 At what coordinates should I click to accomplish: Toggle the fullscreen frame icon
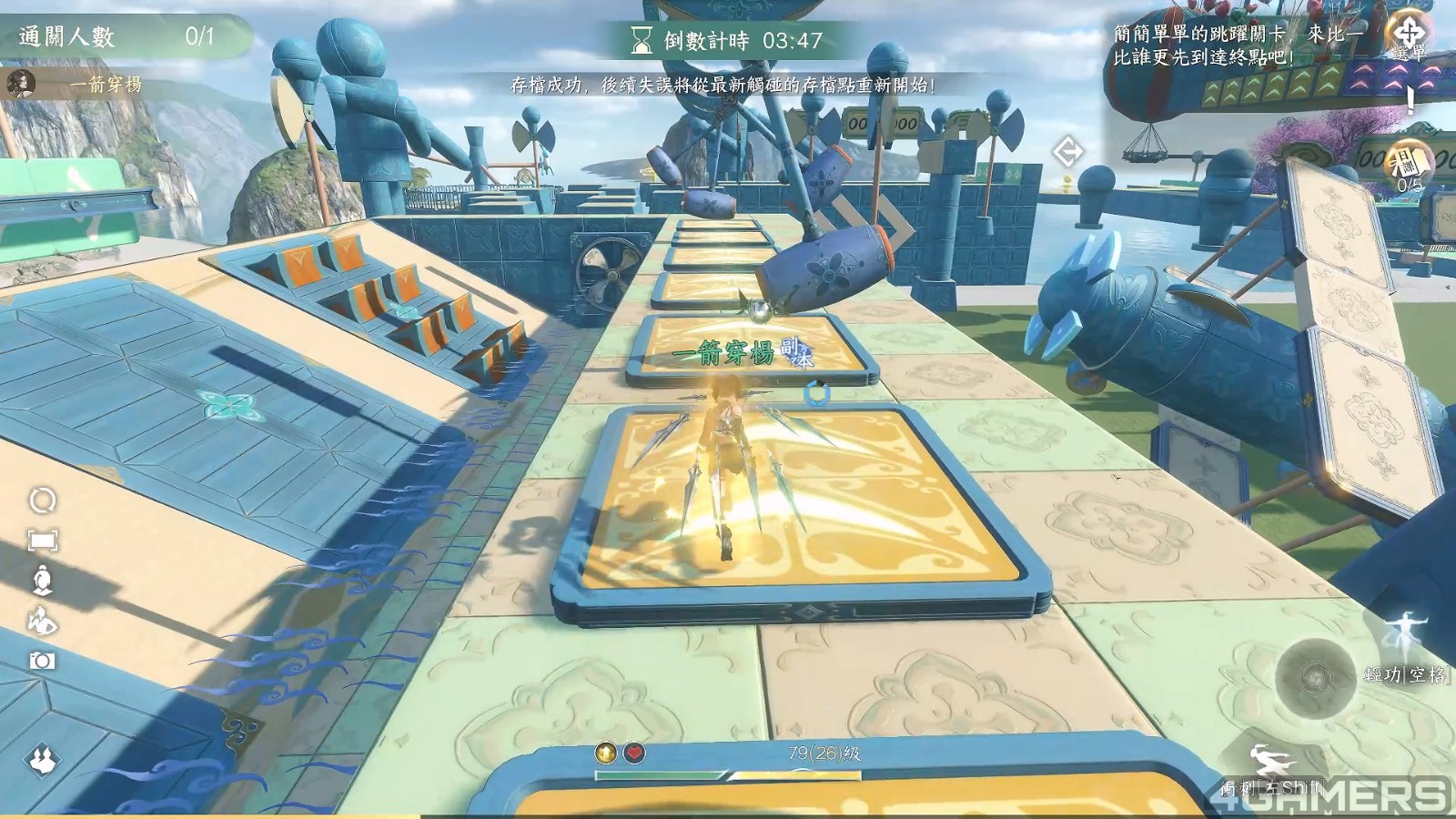(x=43, y=541)
